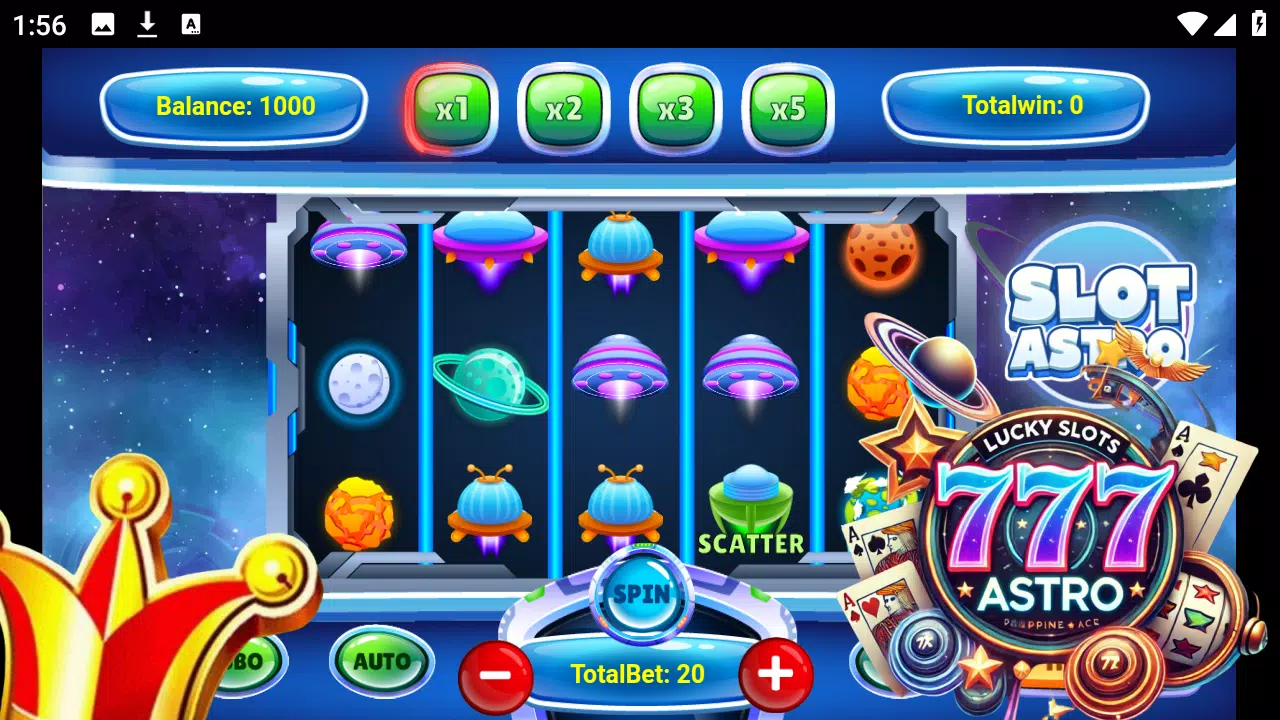
Task: Tap the red plus icon to raise bet
Action: coord(775,675)
